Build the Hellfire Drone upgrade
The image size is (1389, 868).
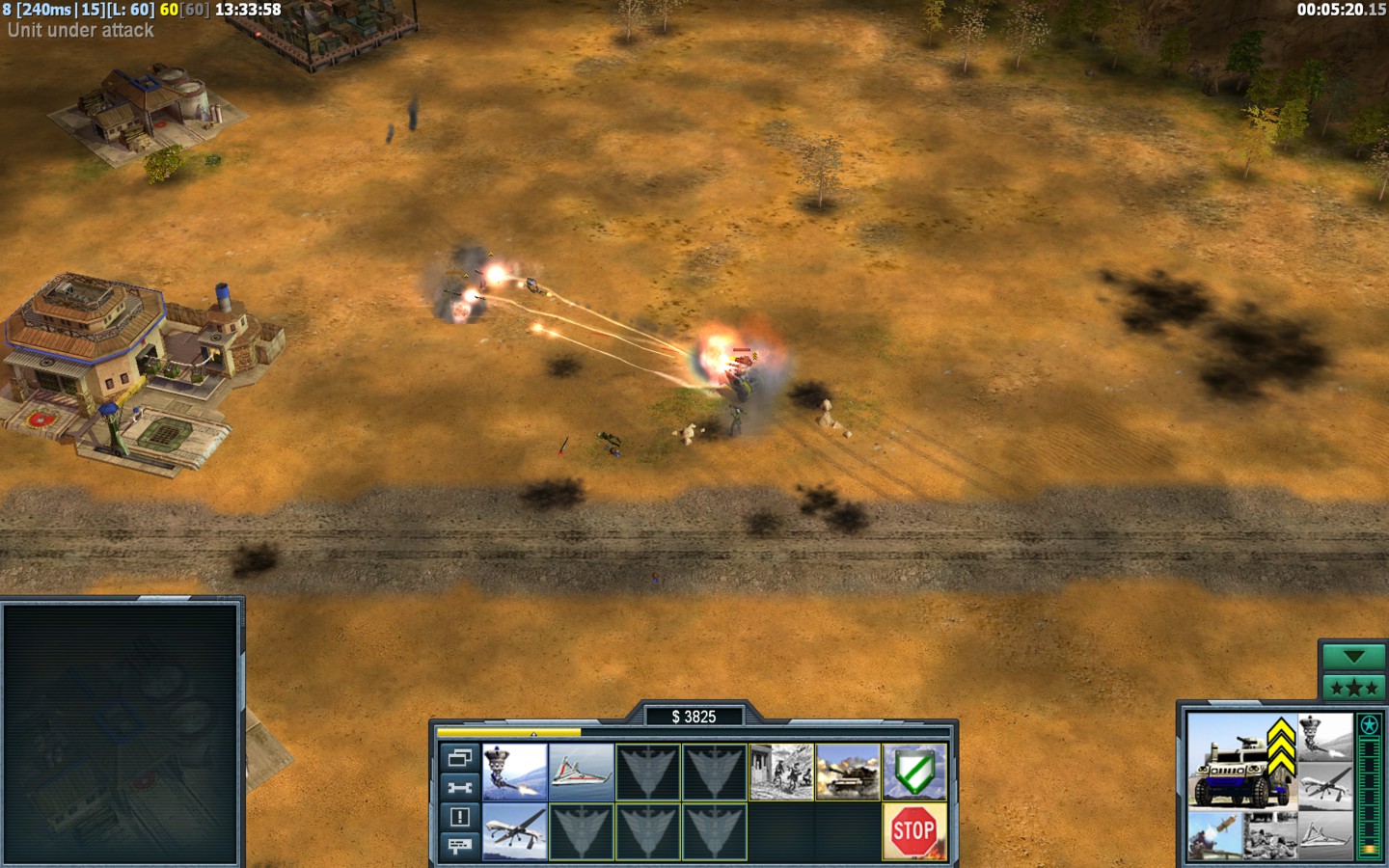[x=515, y=831]
